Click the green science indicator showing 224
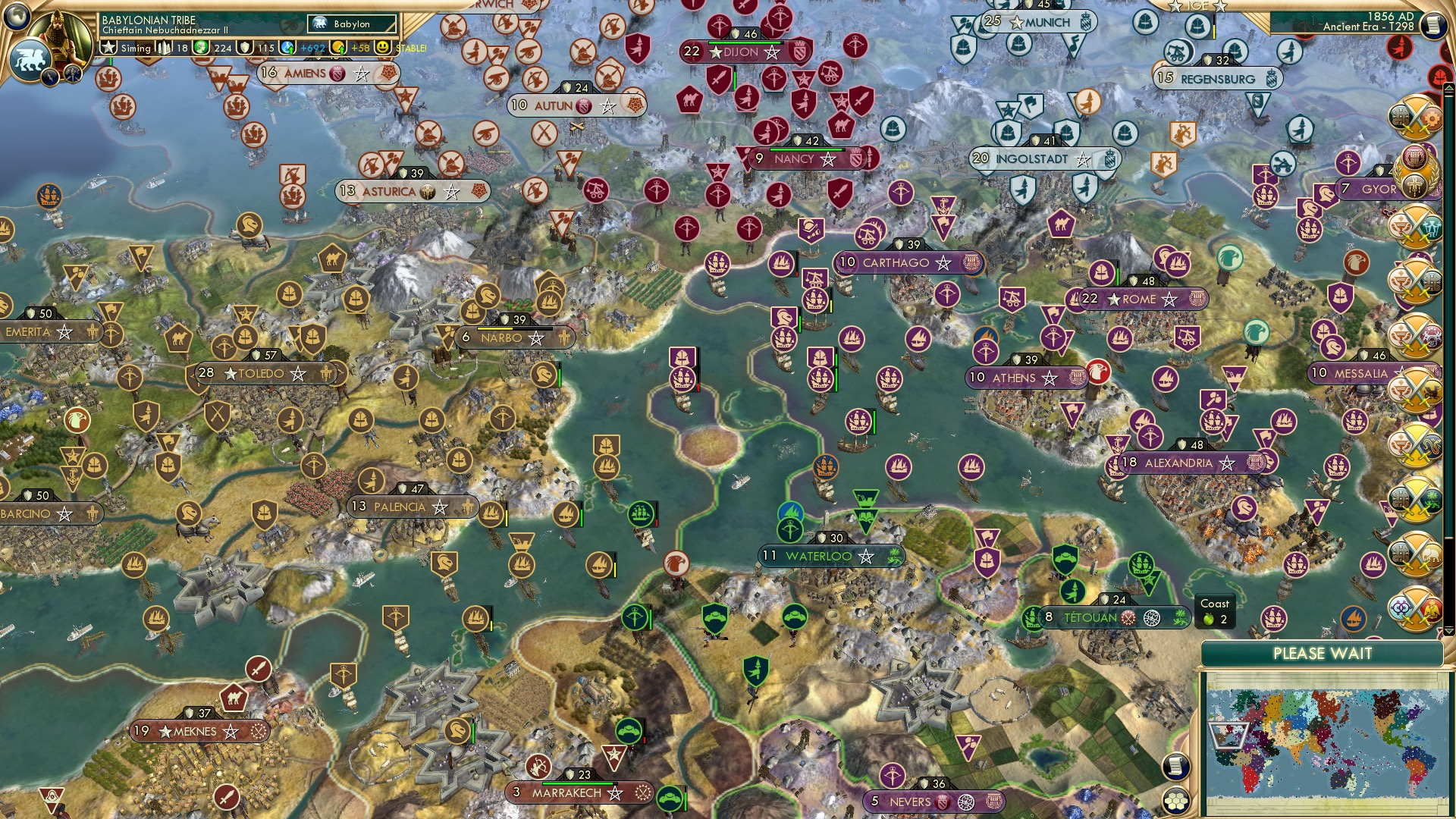 pyautogui.click(x=199, y=49)
